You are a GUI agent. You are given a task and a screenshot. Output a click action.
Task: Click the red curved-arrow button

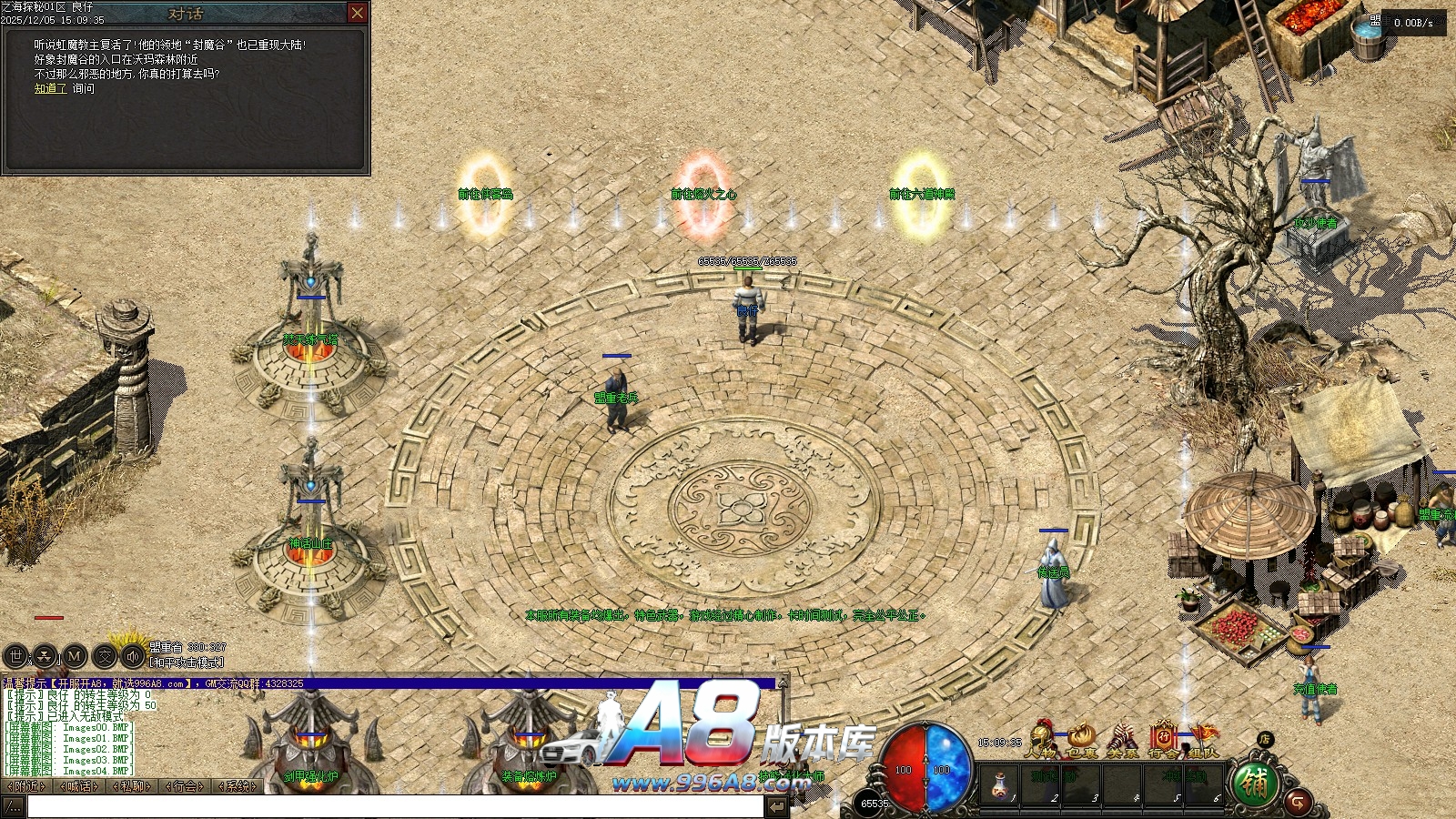(x=1299, y=803)
